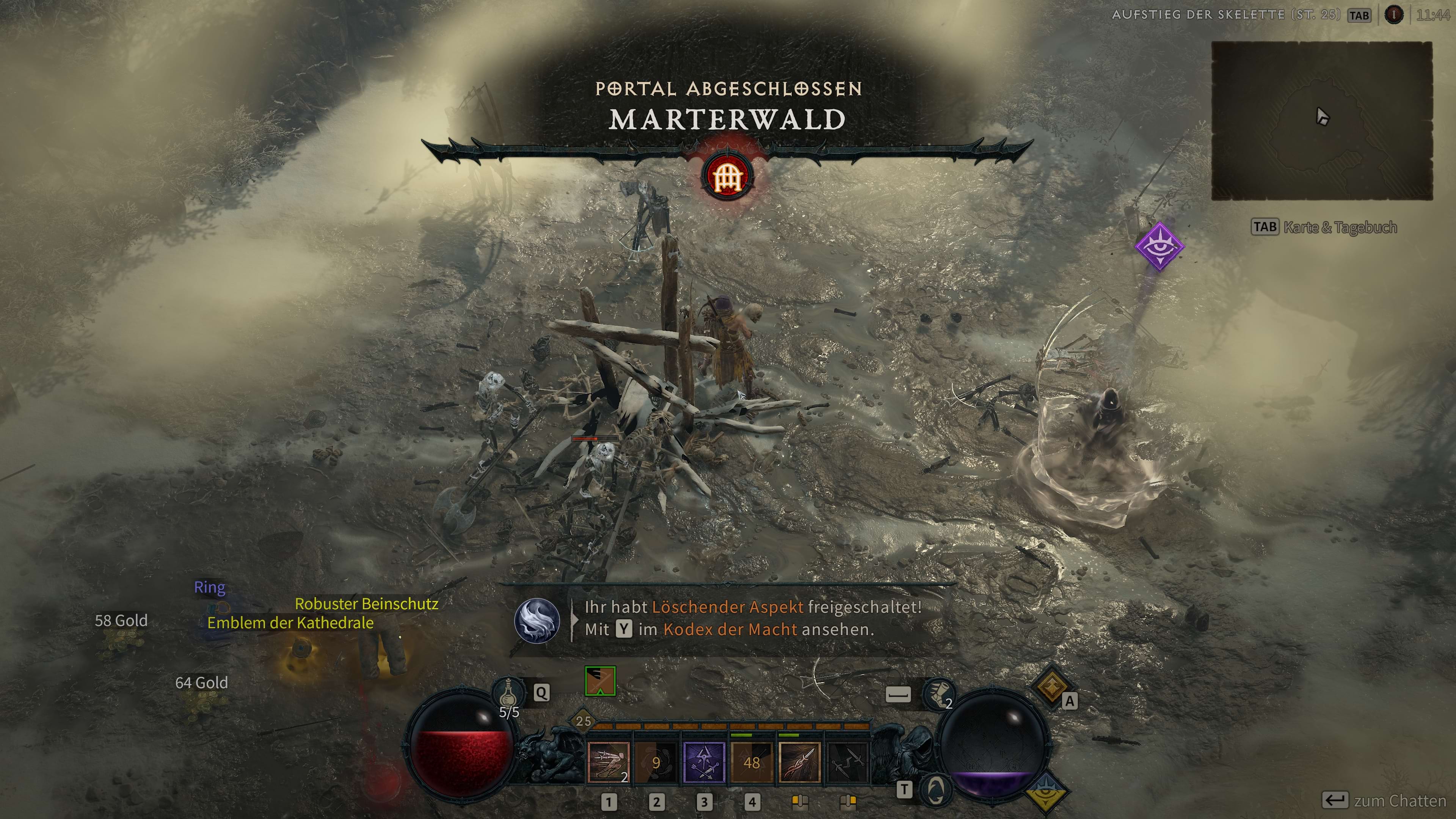
Task: Open the minimap
Action: point(1321,121)
